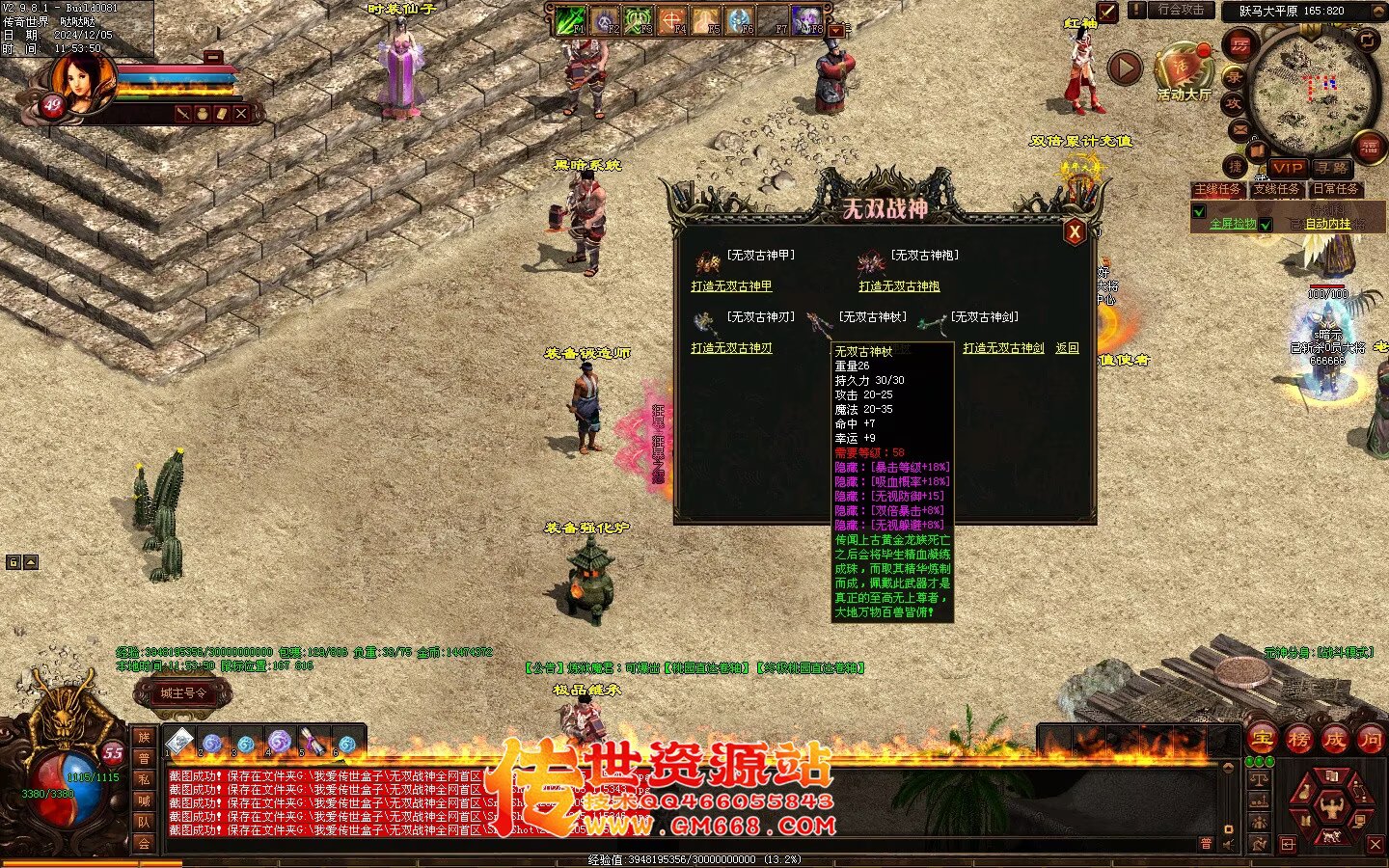Activate 寻路 pathfinding button
The height and width of the screenshot is (868, 1389).
[1331, 168]
